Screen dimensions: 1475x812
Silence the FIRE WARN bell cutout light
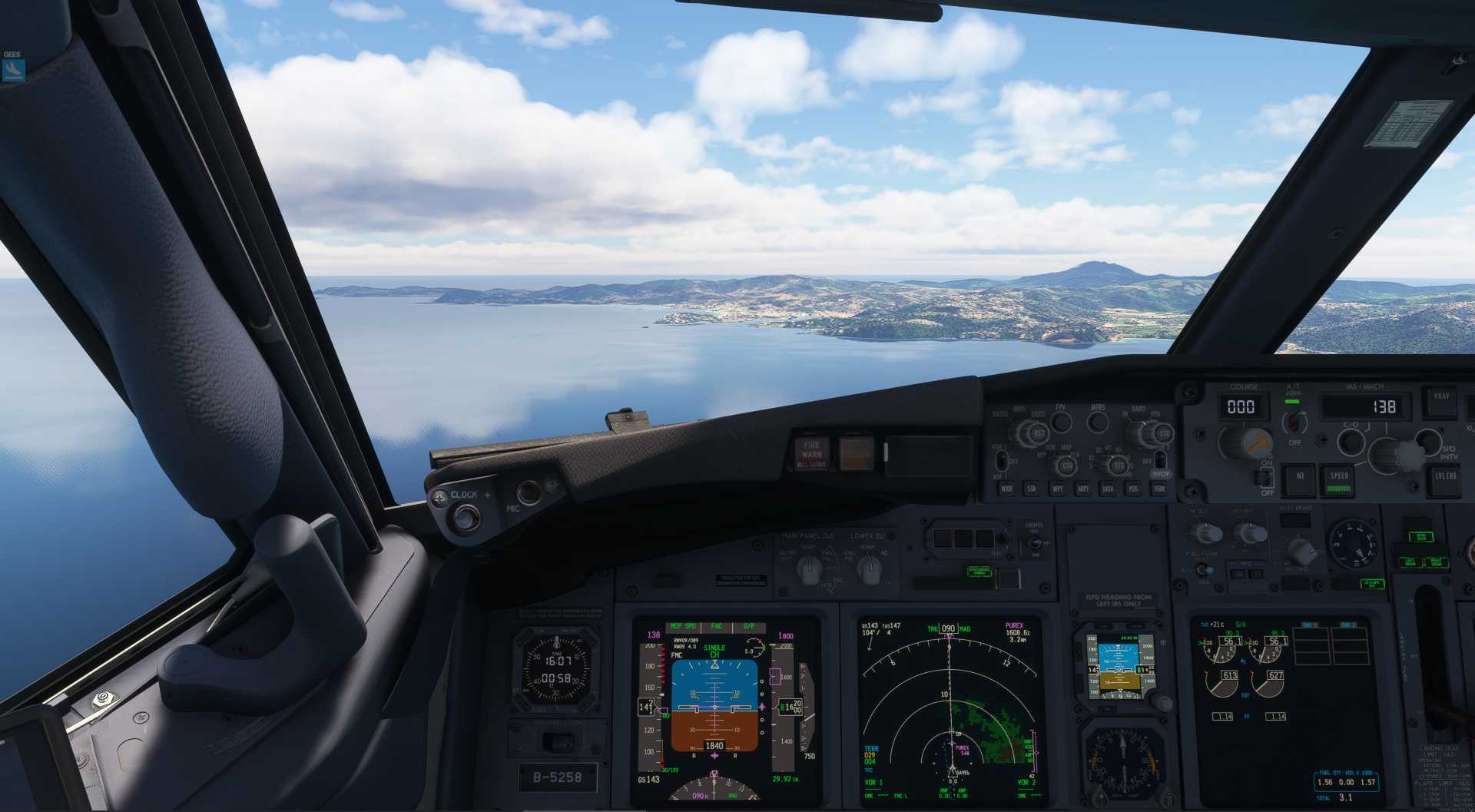point(811,454)
